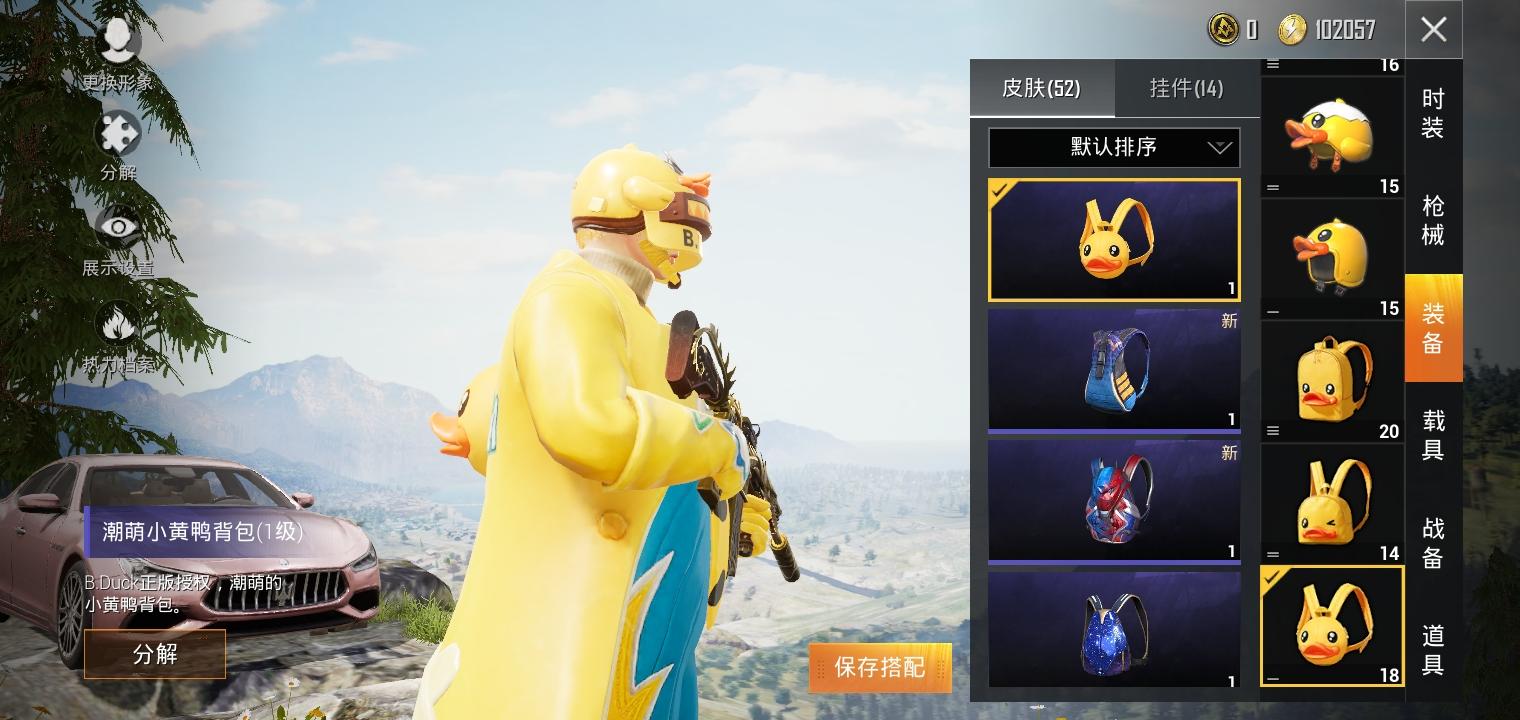Switch to the 挂件(14) tab

pyautogui.click(x=1186, y=88)
